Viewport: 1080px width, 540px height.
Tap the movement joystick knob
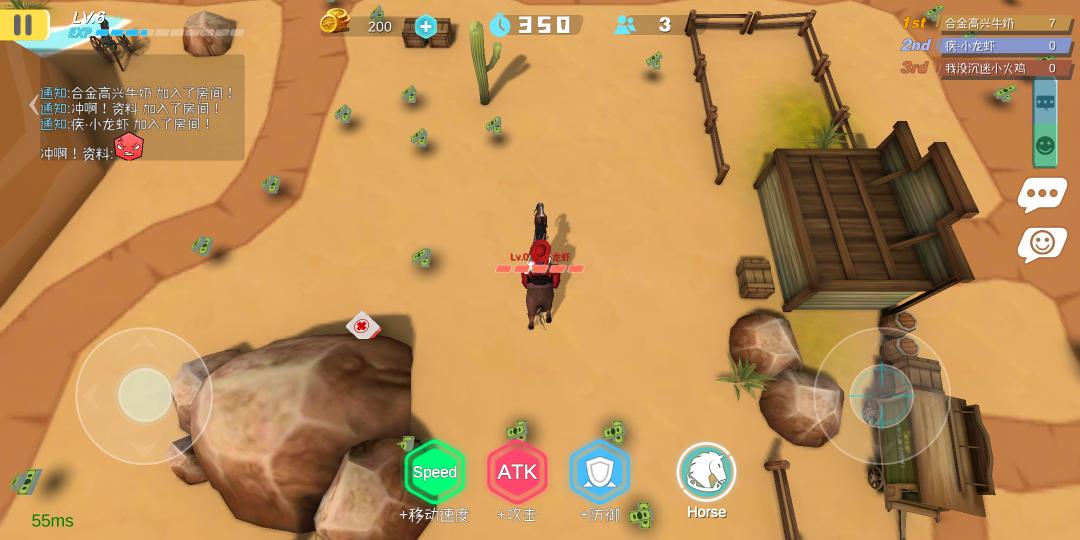145,395
